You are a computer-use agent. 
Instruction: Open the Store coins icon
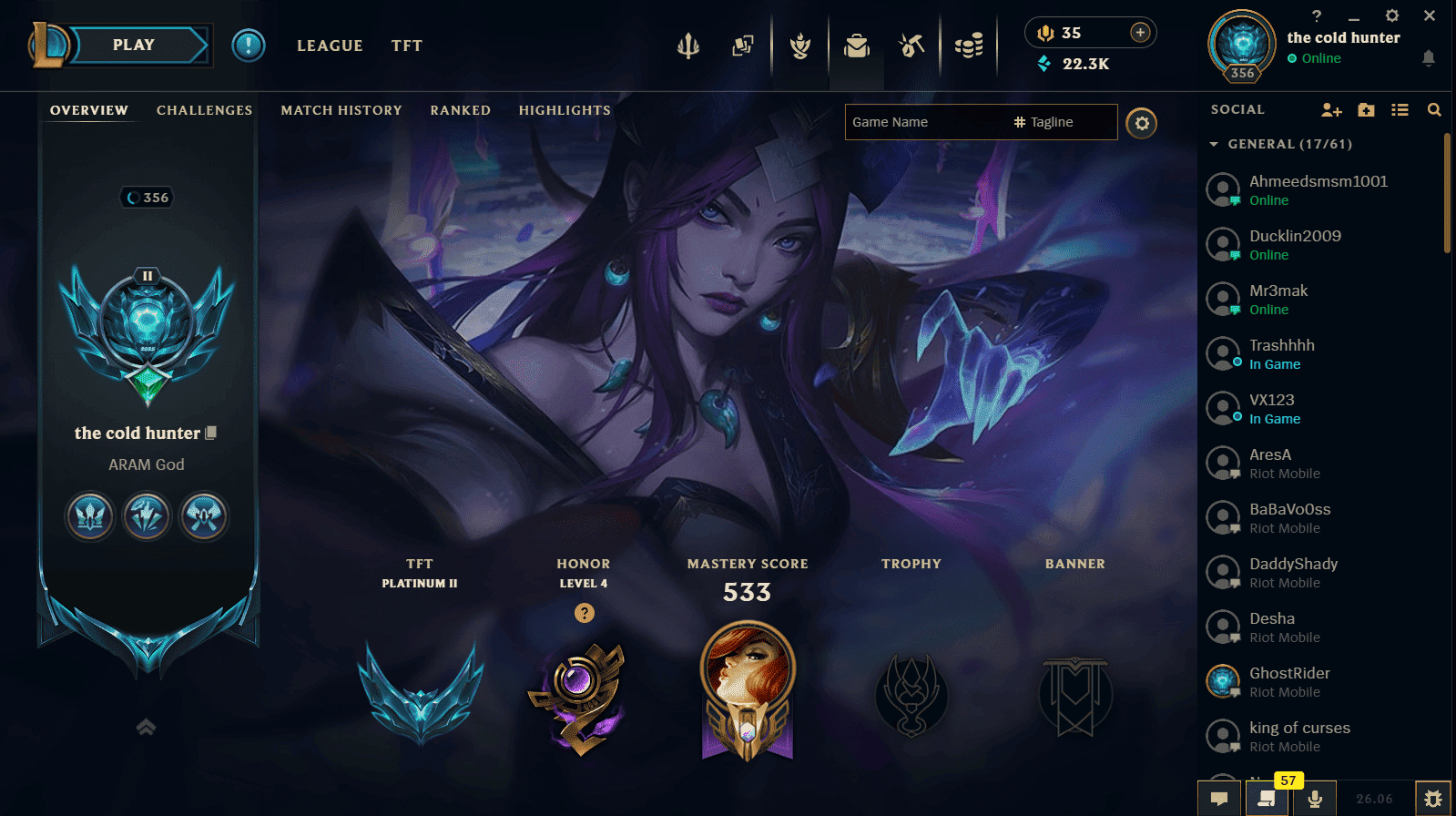969,47
